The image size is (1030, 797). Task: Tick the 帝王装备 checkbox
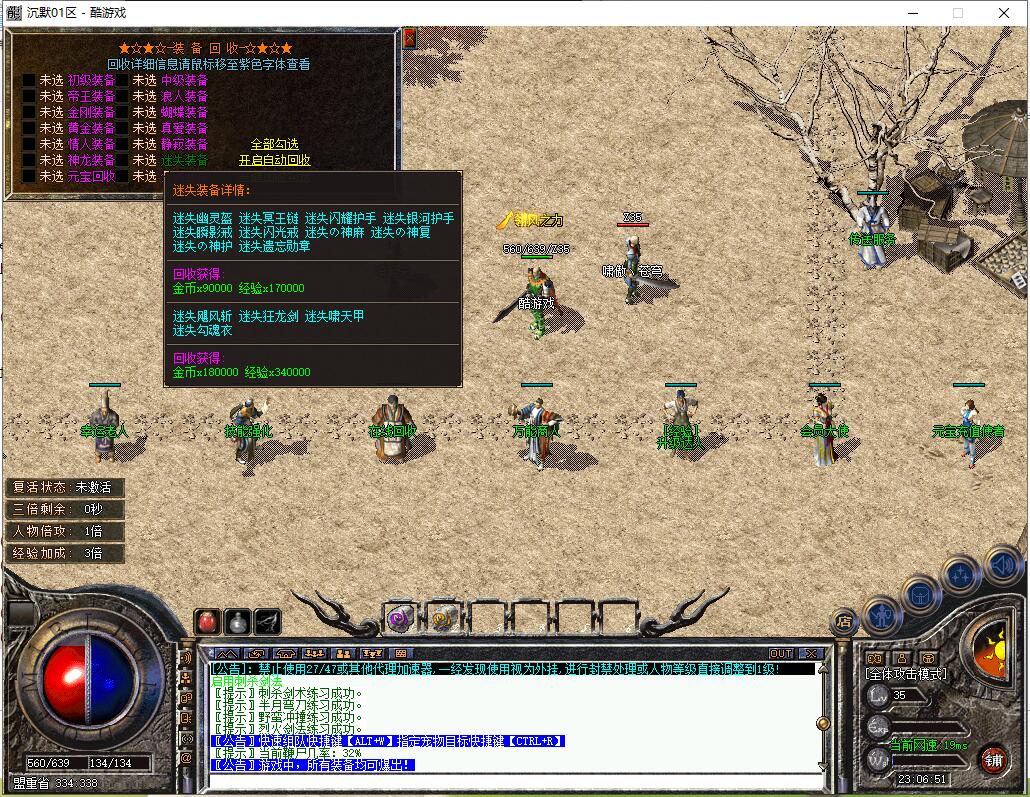[x=29, y=96]
